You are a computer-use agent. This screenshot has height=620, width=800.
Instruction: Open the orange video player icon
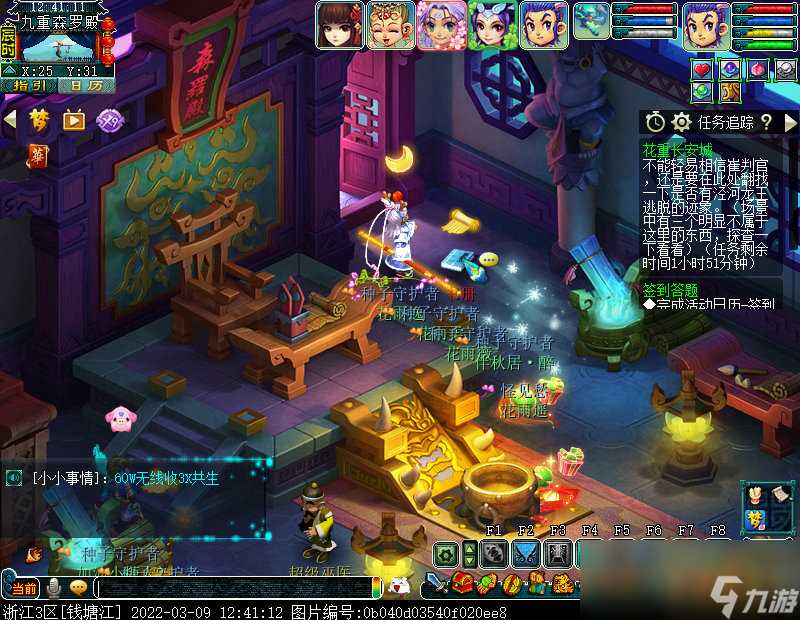pyautogui.click(x=74, y=120)
